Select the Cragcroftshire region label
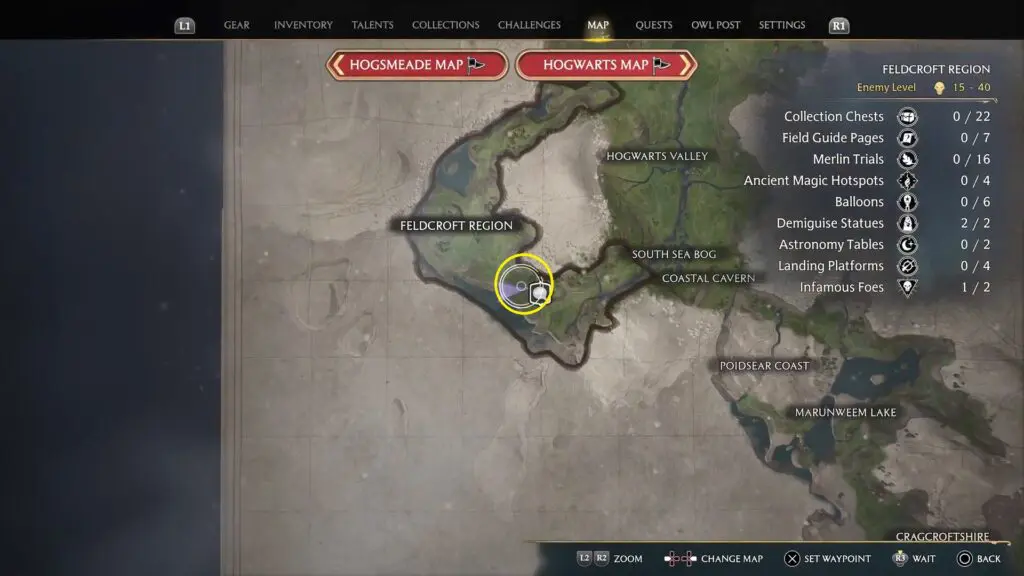Screen dimensions: 1024x576 click(943, 537)
